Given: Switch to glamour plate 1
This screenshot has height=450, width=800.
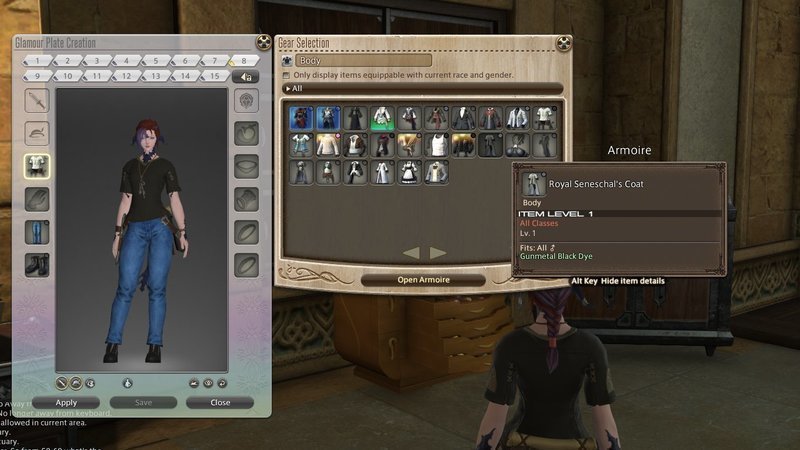Looking at the screenshot, I should click(x=37, y=61).
